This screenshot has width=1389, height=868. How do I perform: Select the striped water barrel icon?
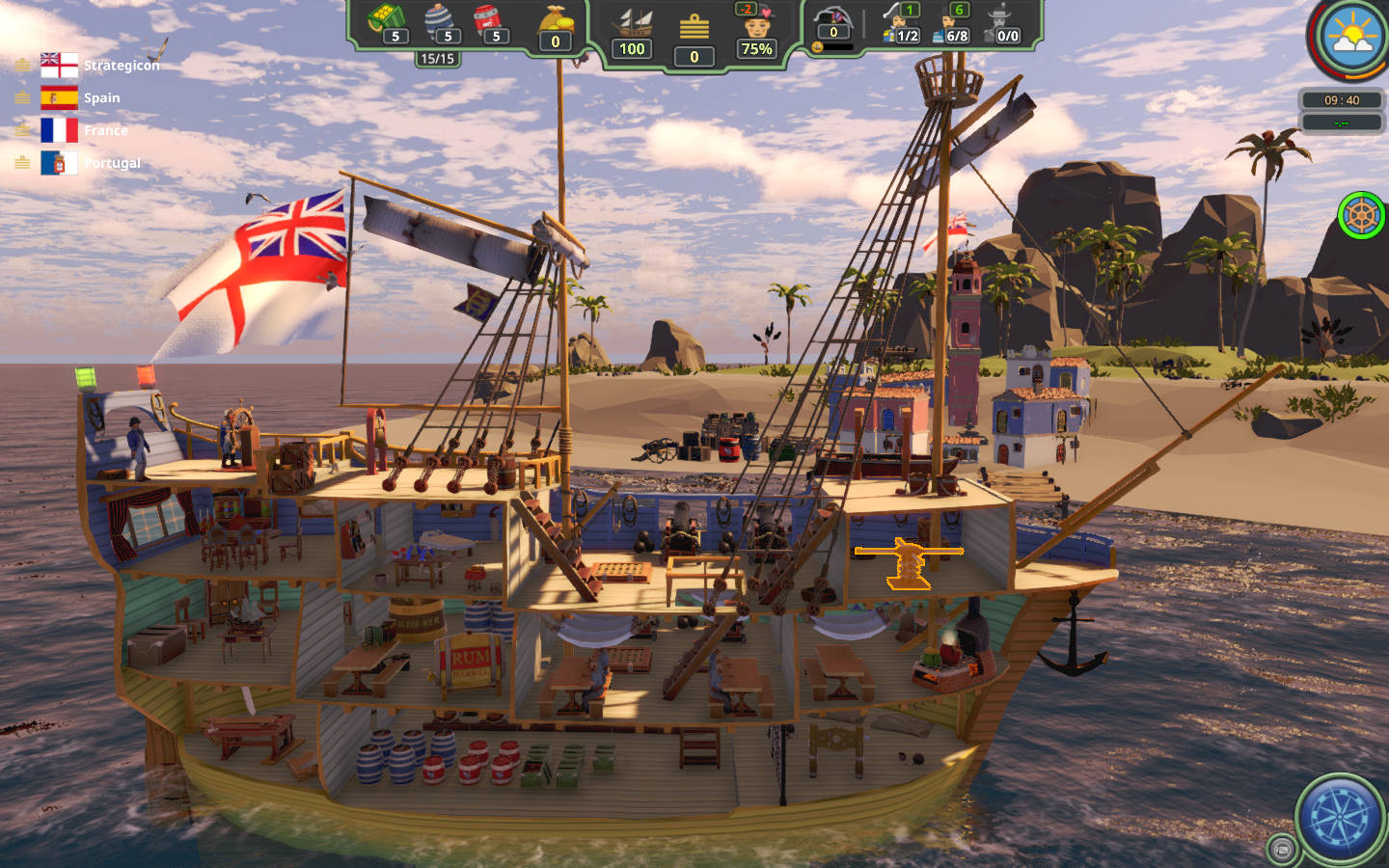click(x=439, y=19)
